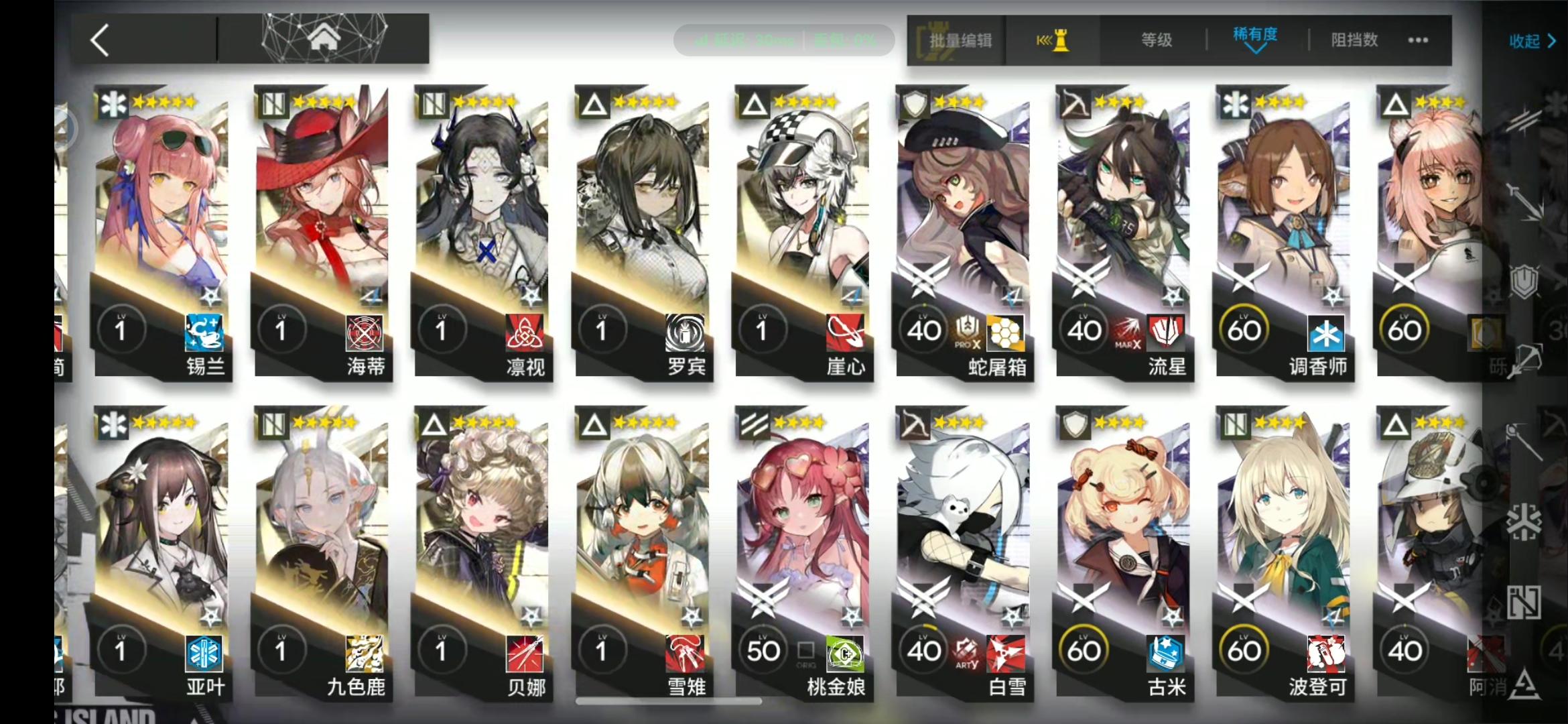Click the golden trust sorting crown icon
Screen dimensions: 1568x724
coord(1054,40)
